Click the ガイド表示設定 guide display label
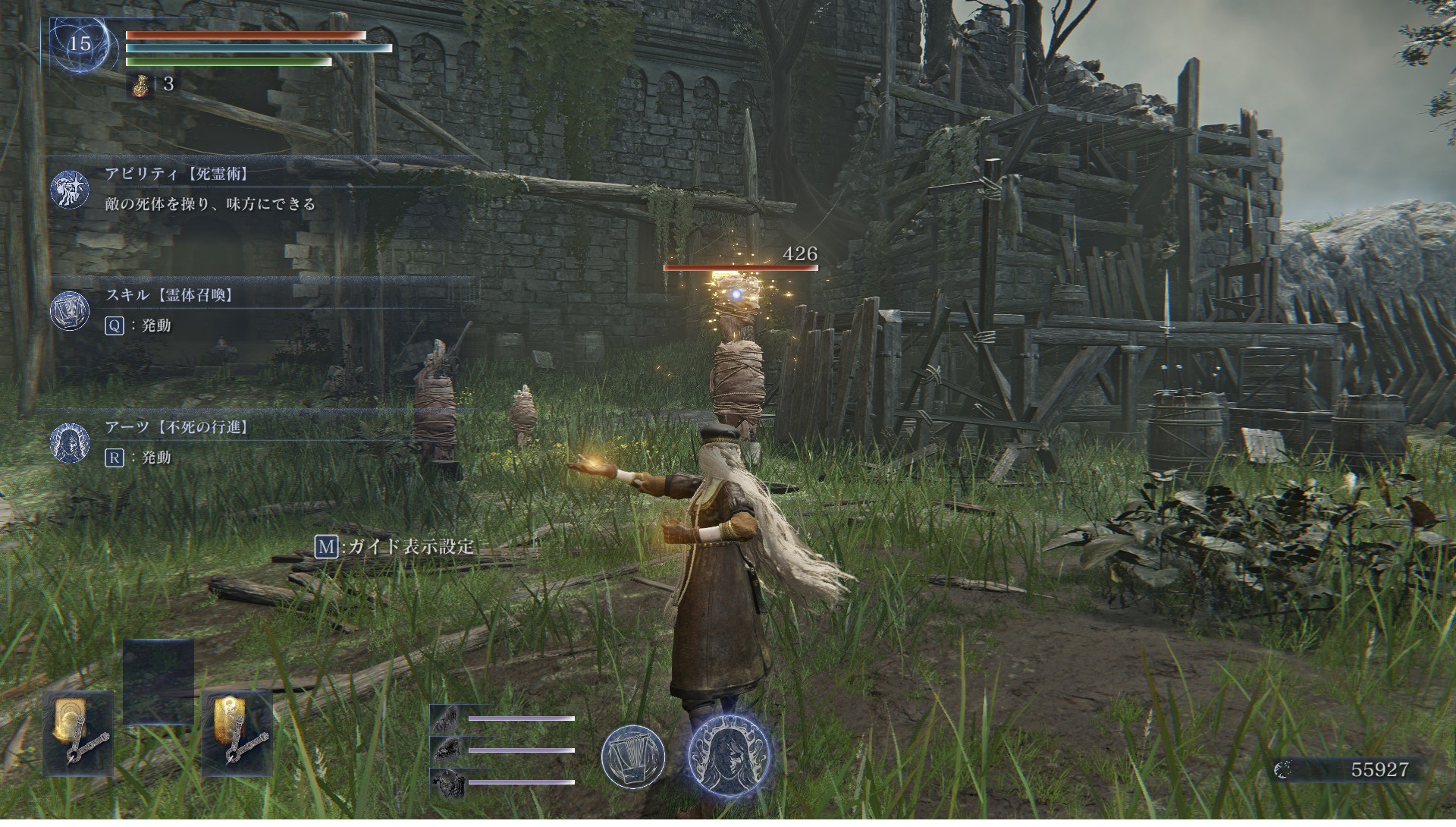 [x=410, y=546]
